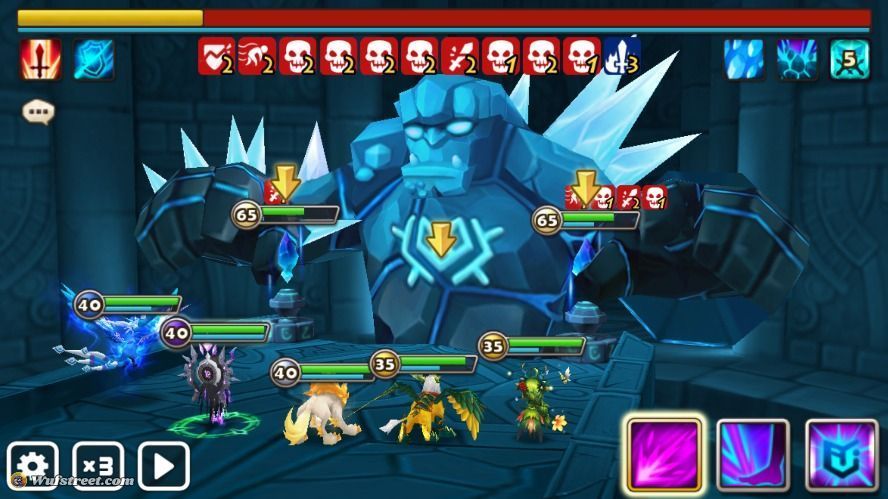Image resolution: width=888 pixels, height=499 pixels.
Task: Inspect the blue shield defense buff icon
Action: [x=93, y=59]
